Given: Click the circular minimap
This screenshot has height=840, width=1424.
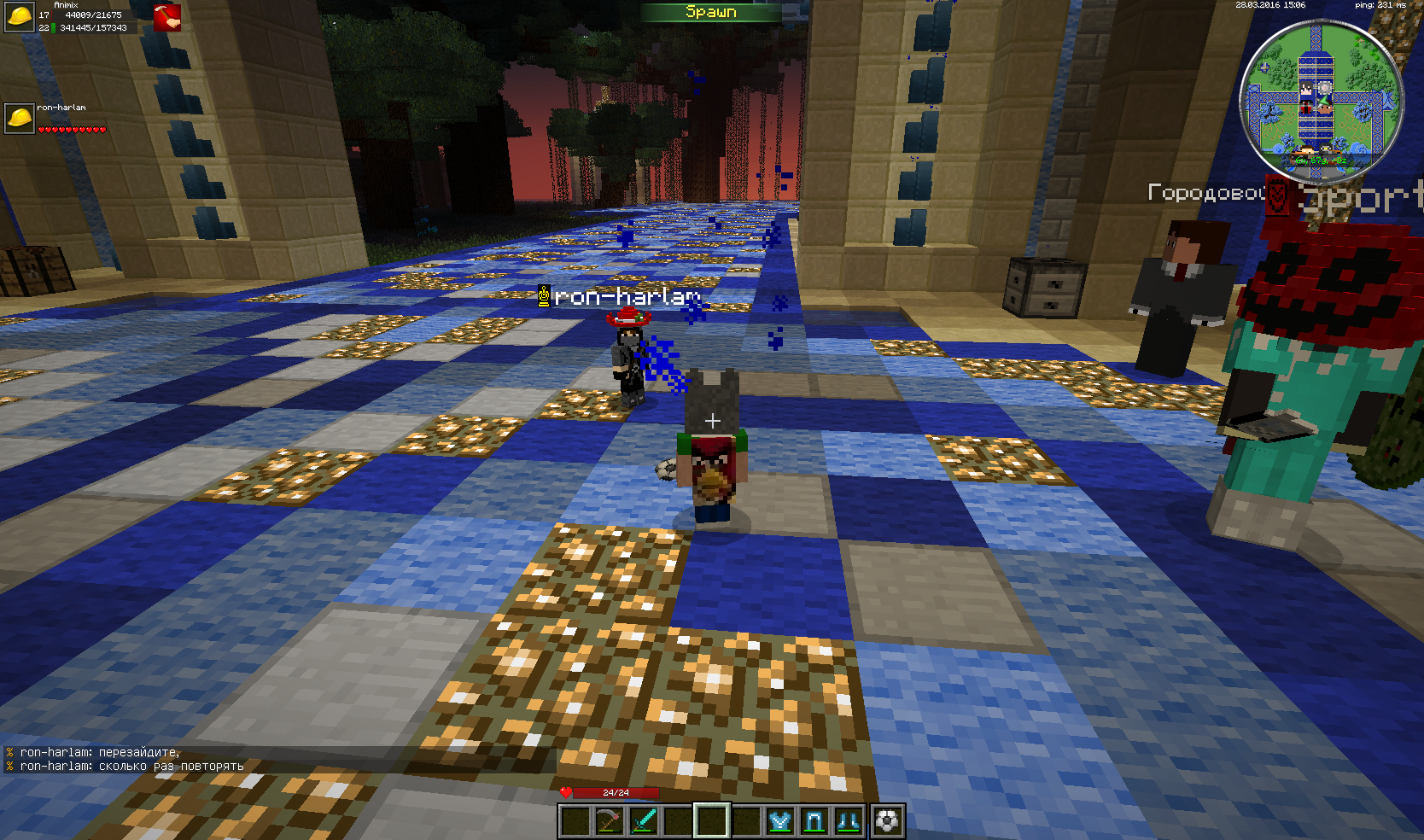Looking at the screenshot, I should point(1319,102).
